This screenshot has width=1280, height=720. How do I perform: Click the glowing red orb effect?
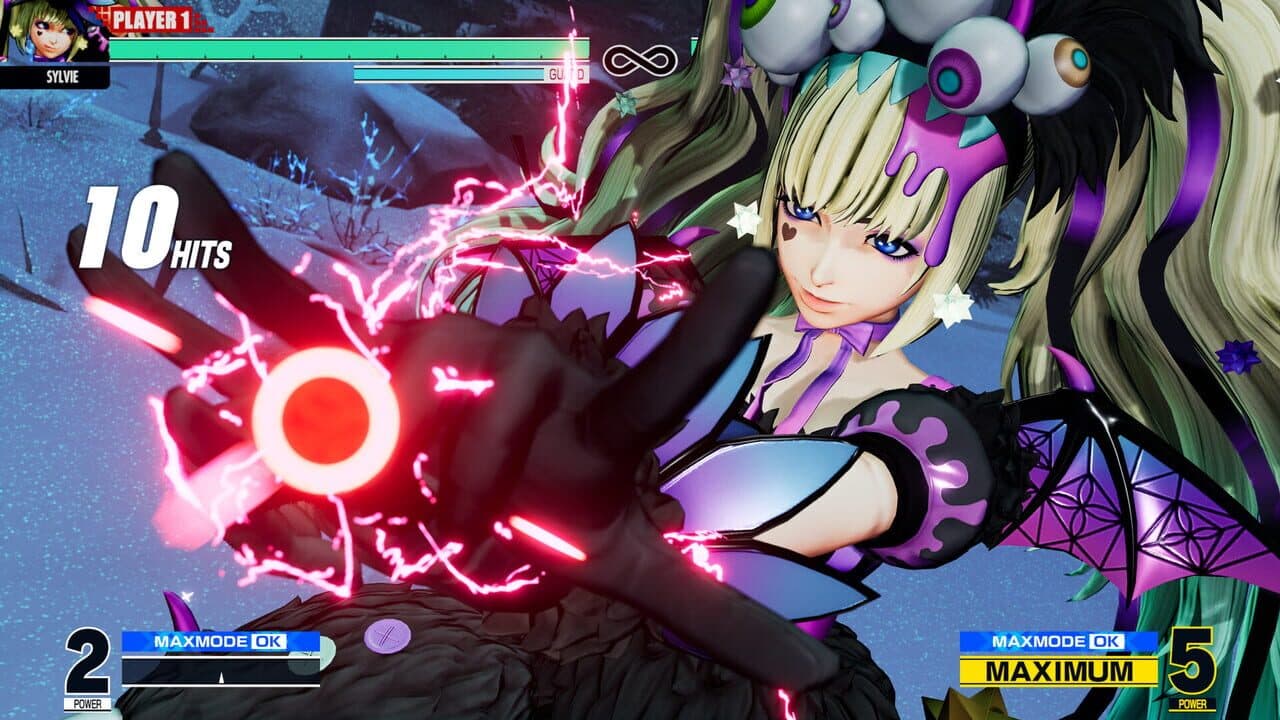click(x=325, y=415)
